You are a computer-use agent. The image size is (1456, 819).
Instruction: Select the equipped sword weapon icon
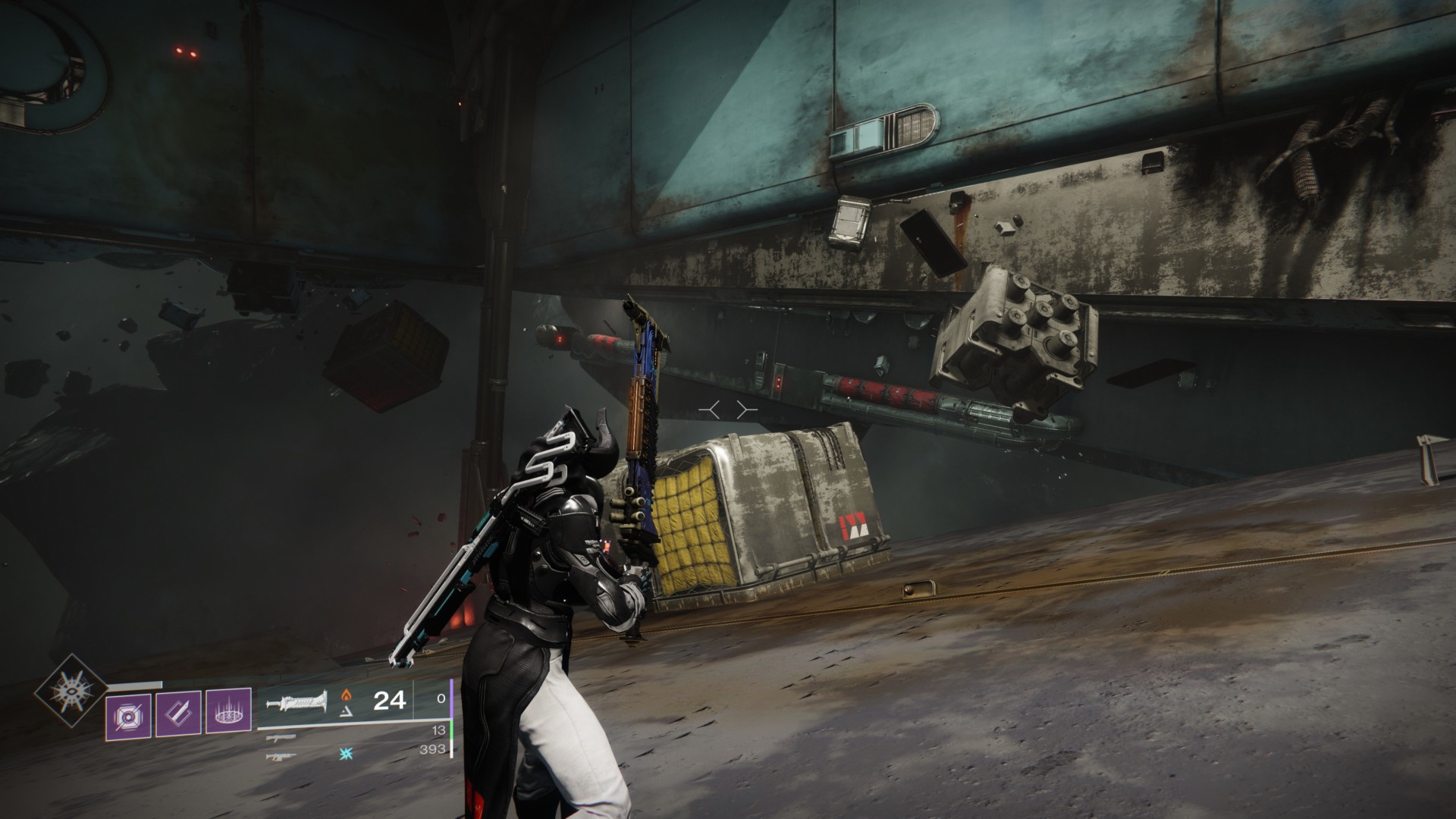point(297,701)
